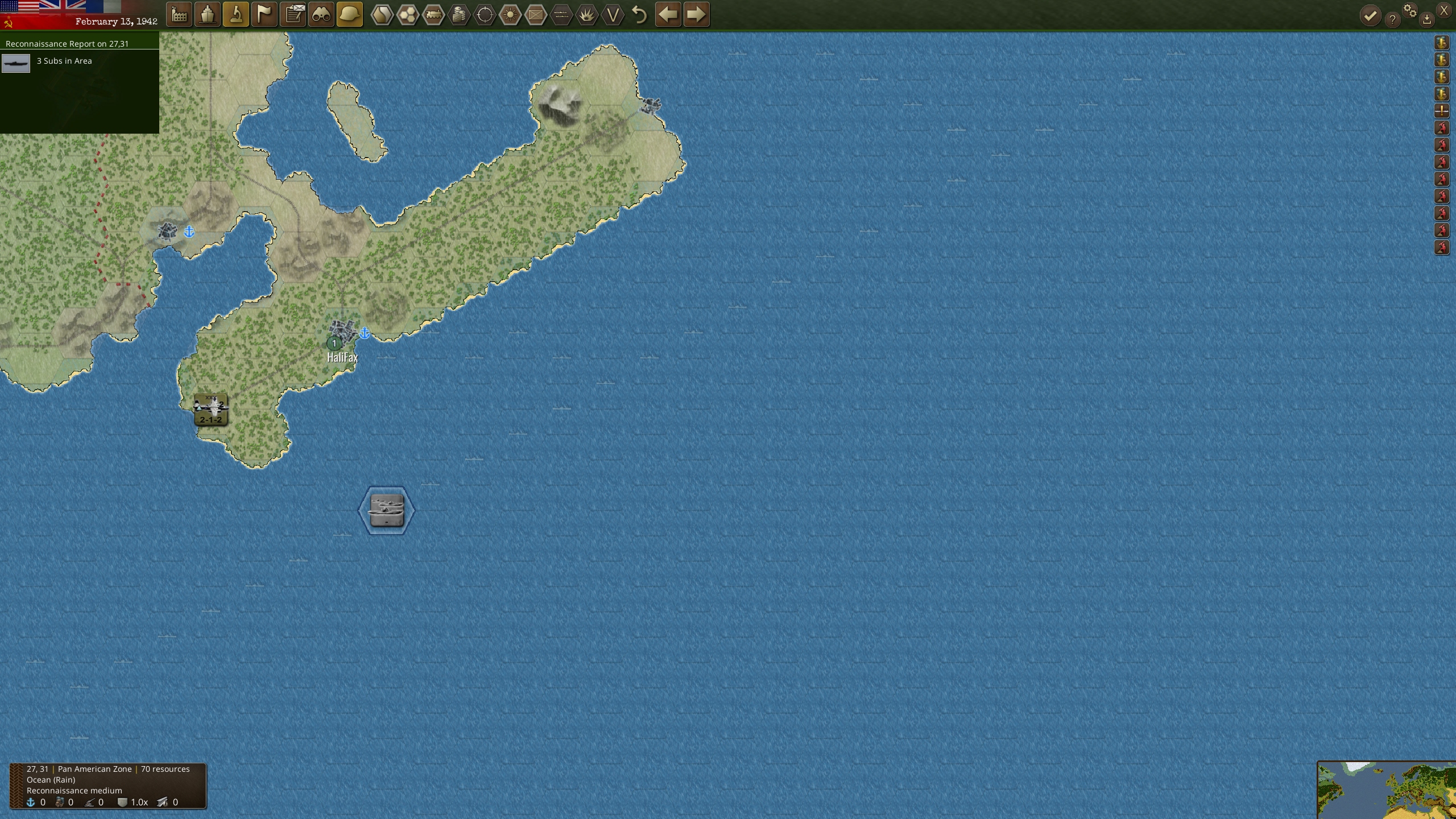Open intelligence with the binoculars icon
1456x819 pixels.
(321, 14)
